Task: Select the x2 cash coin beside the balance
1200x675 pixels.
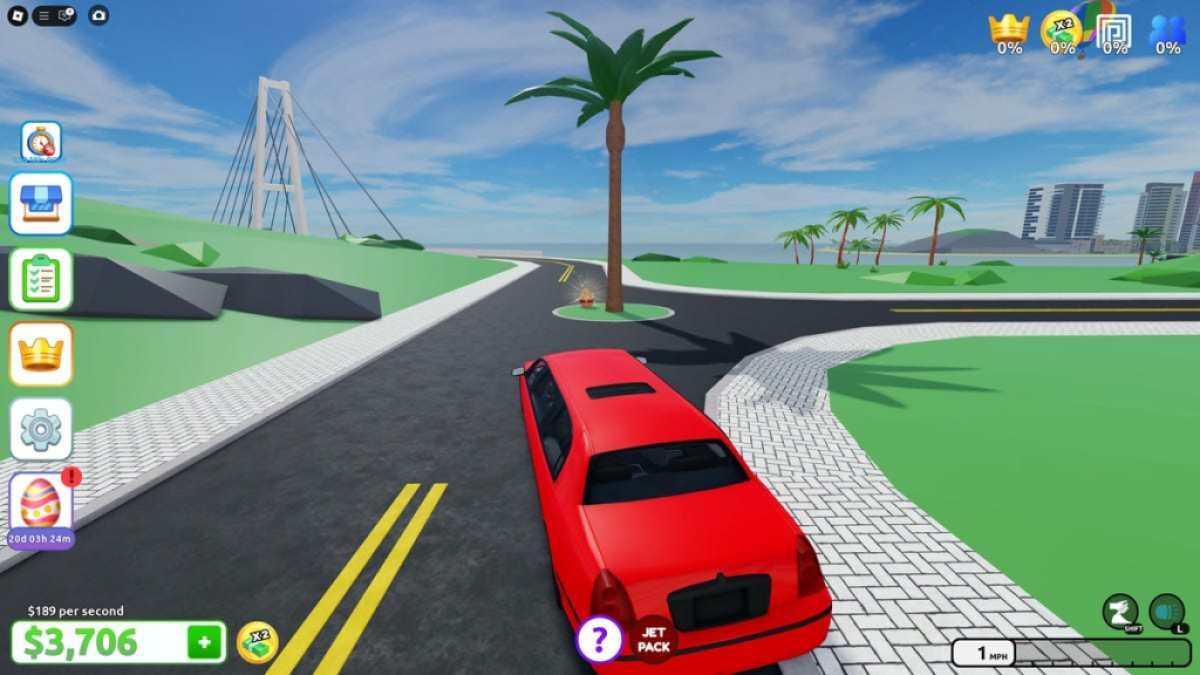Action: pos(257,642)
